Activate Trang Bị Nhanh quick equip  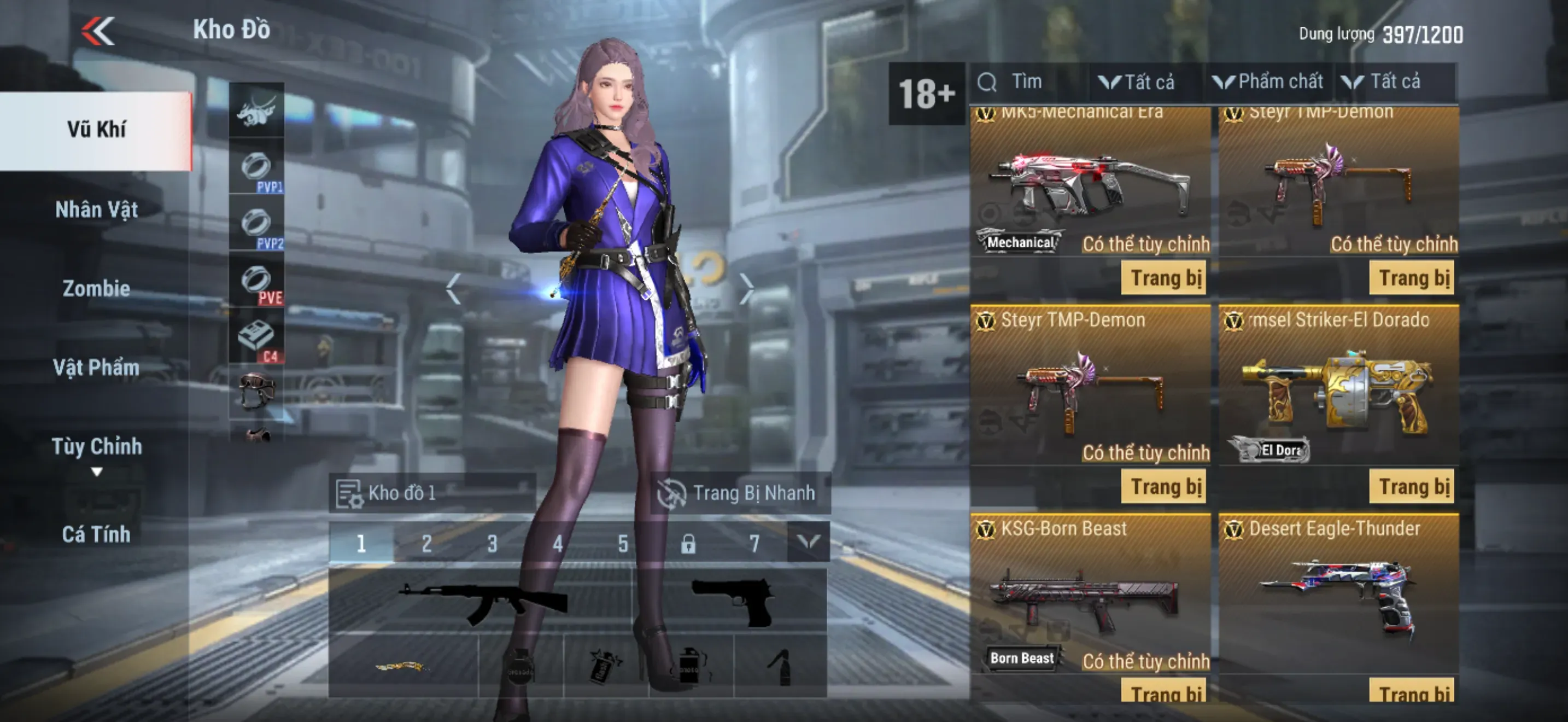click(x=739, y=492)
